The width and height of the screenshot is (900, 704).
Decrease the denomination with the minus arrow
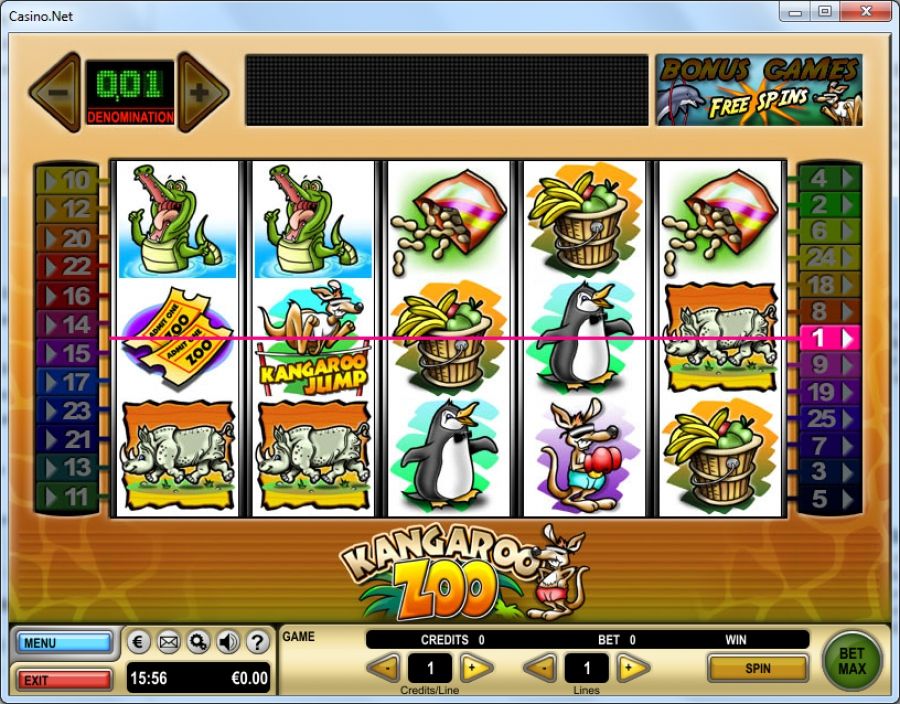coord(55,93)
